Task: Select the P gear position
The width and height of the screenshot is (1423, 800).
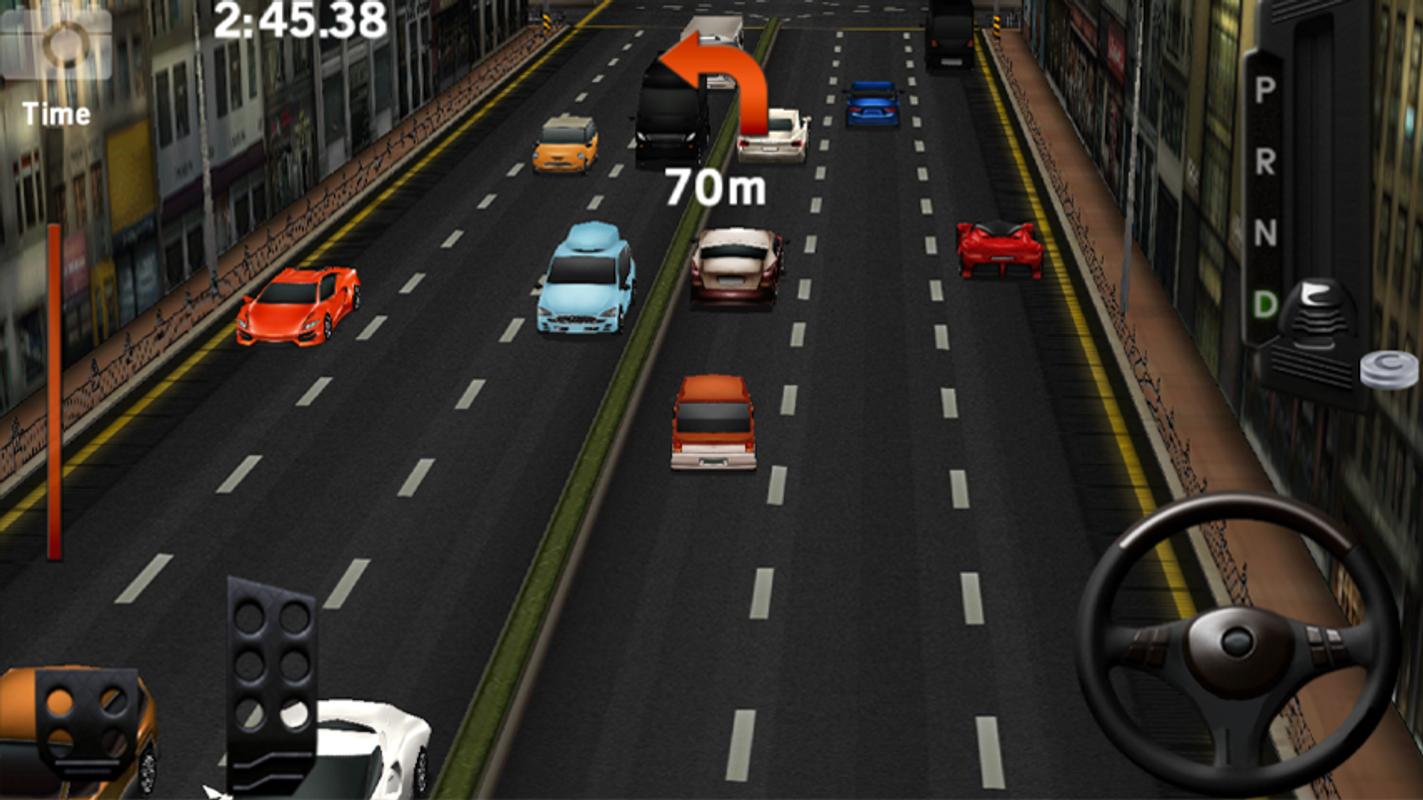Action: [1265, 91]
